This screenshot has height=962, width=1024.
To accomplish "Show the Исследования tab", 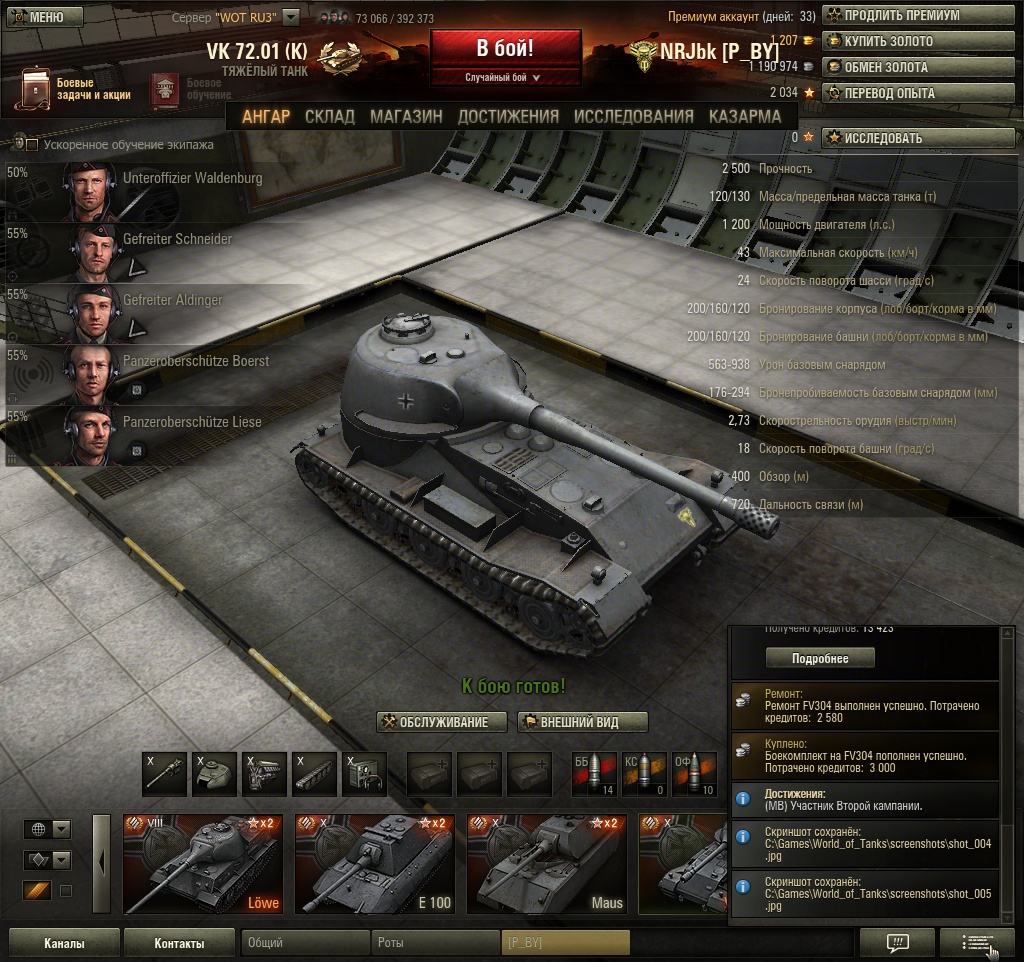I will click(x=633, y=116).
